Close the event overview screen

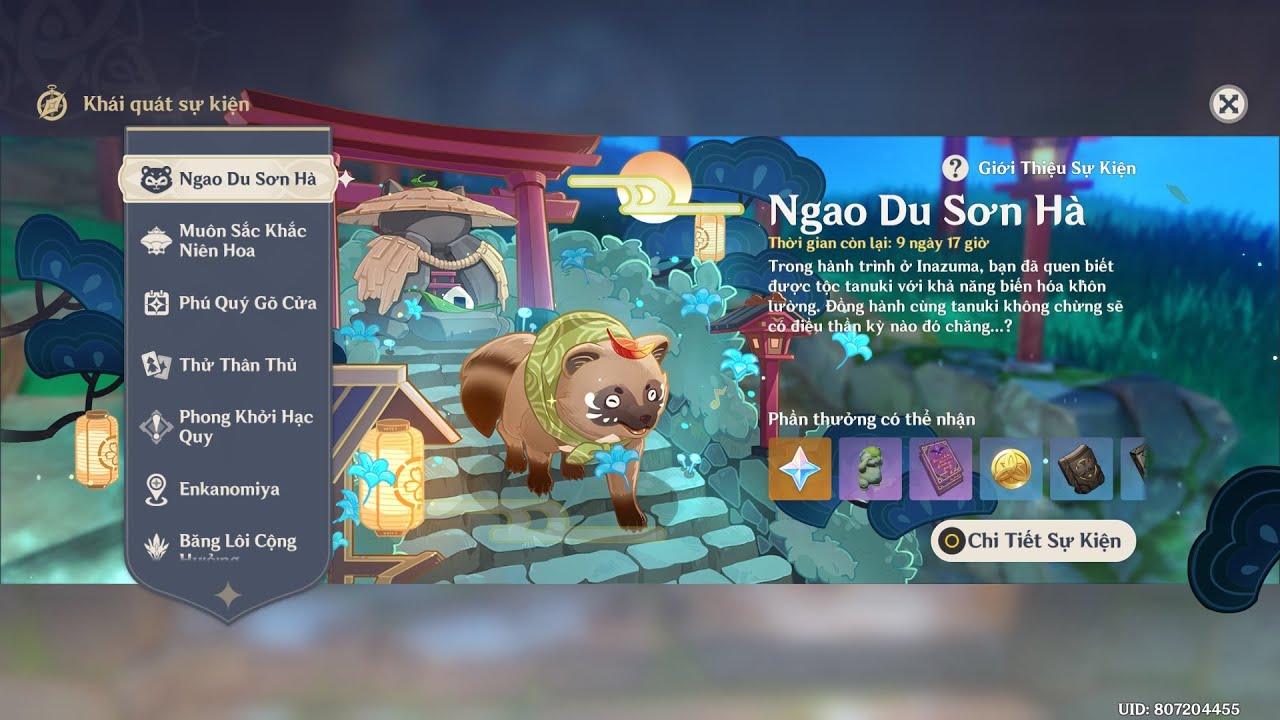point(1228,104)
